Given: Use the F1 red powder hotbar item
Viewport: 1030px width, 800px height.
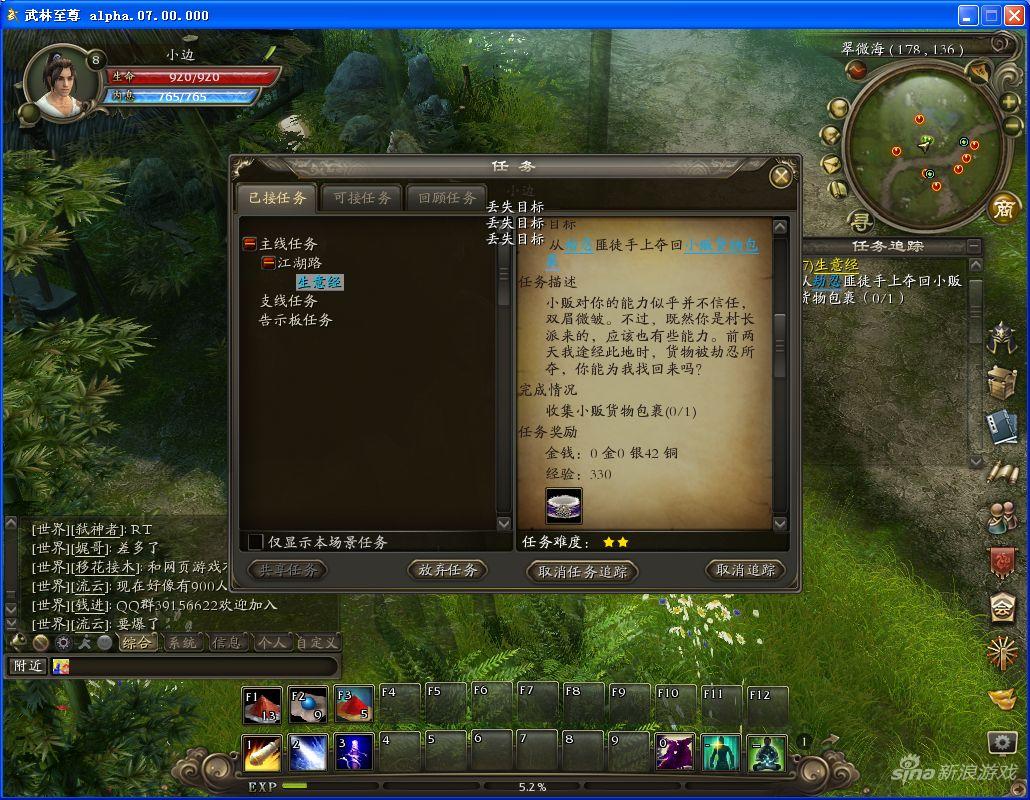Looking at the screenshot, I should (262, 705).
